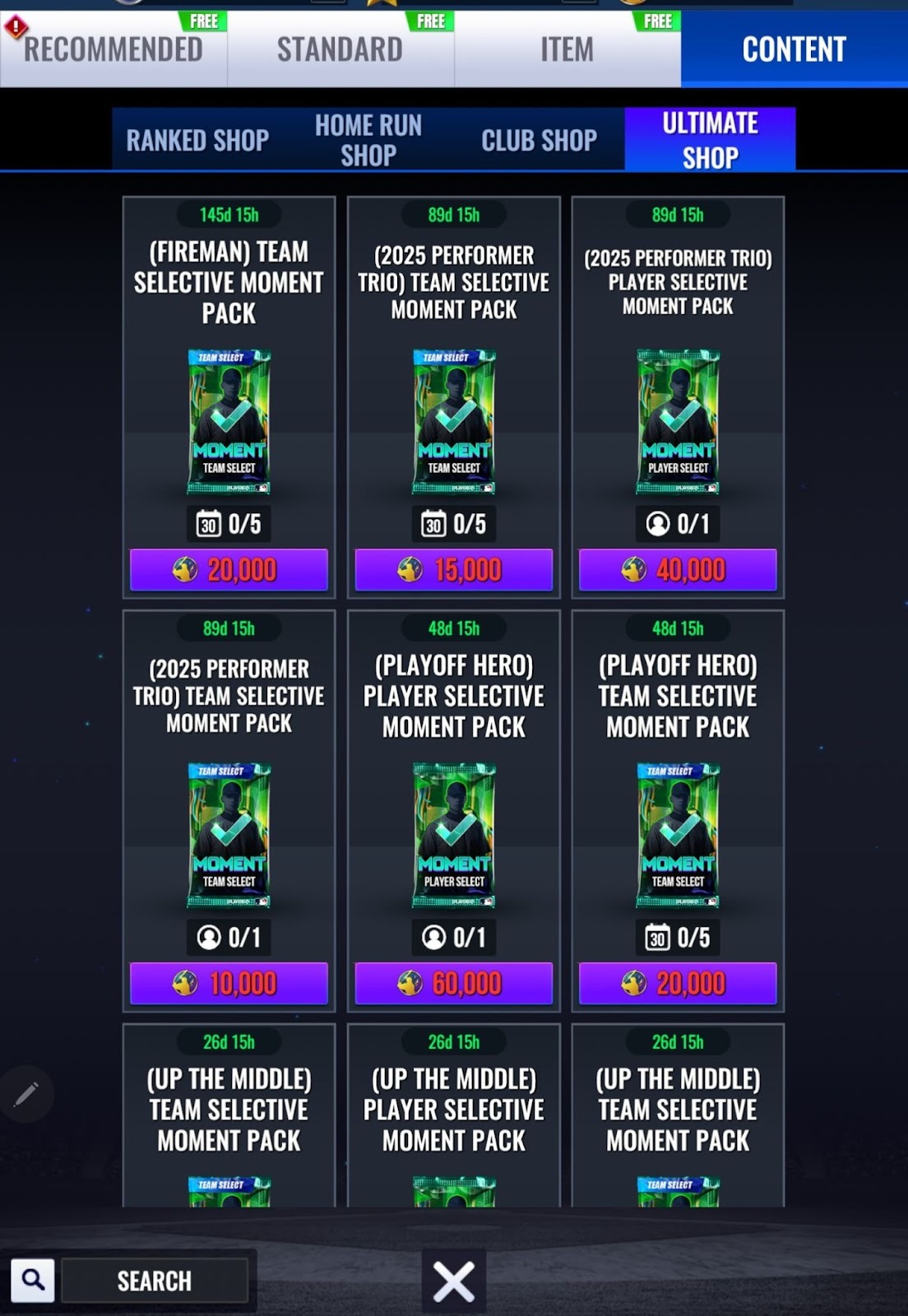The image size is (908, 1316).
Task: Switch to Home Run Shop
Action: coord(368,140)
